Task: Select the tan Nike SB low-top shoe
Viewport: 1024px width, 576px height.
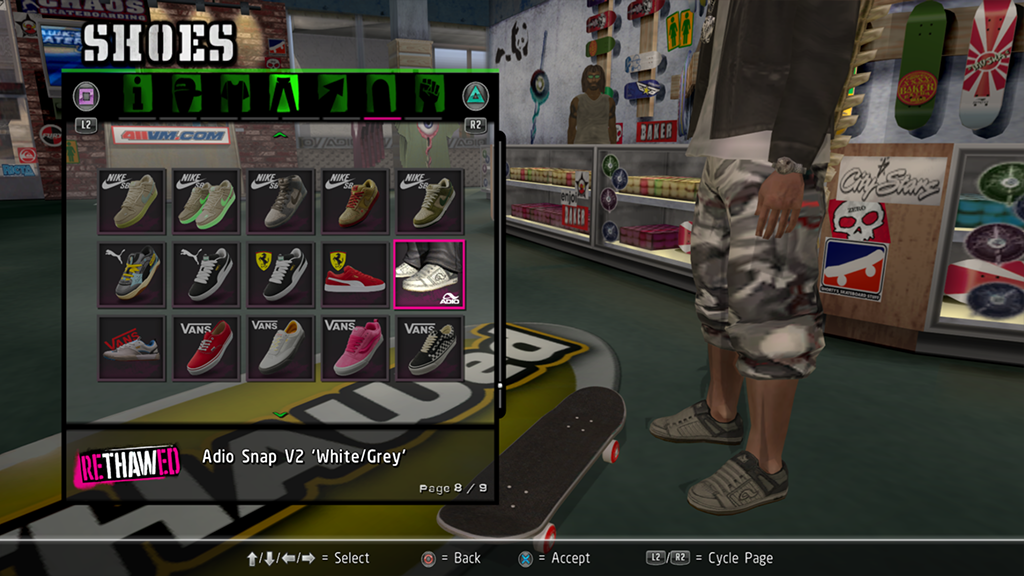Action: [132, 201]
